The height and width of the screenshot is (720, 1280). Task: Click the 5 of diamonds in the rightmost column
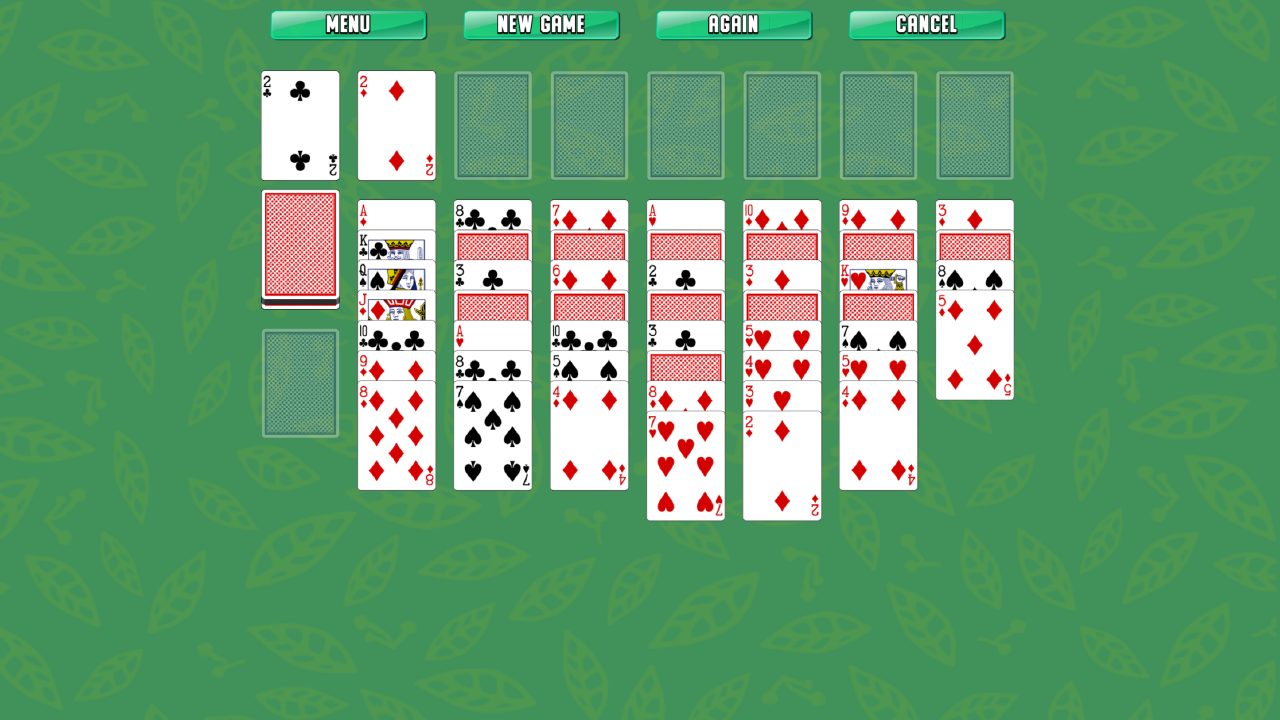tap(975, 345)
